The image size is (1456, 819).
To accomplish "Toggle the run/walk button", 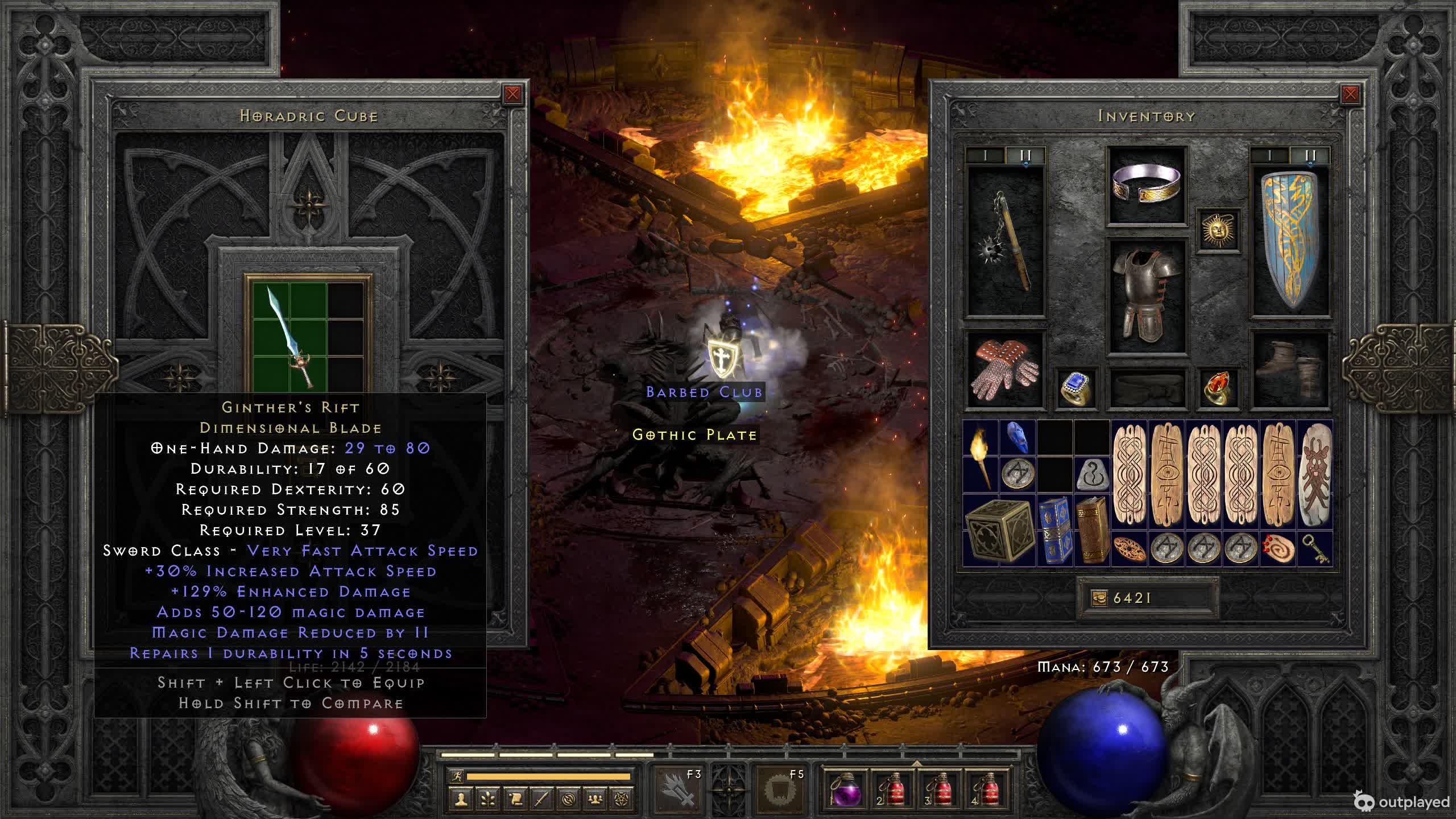I will pyautogui.click(x=457, y=776).
